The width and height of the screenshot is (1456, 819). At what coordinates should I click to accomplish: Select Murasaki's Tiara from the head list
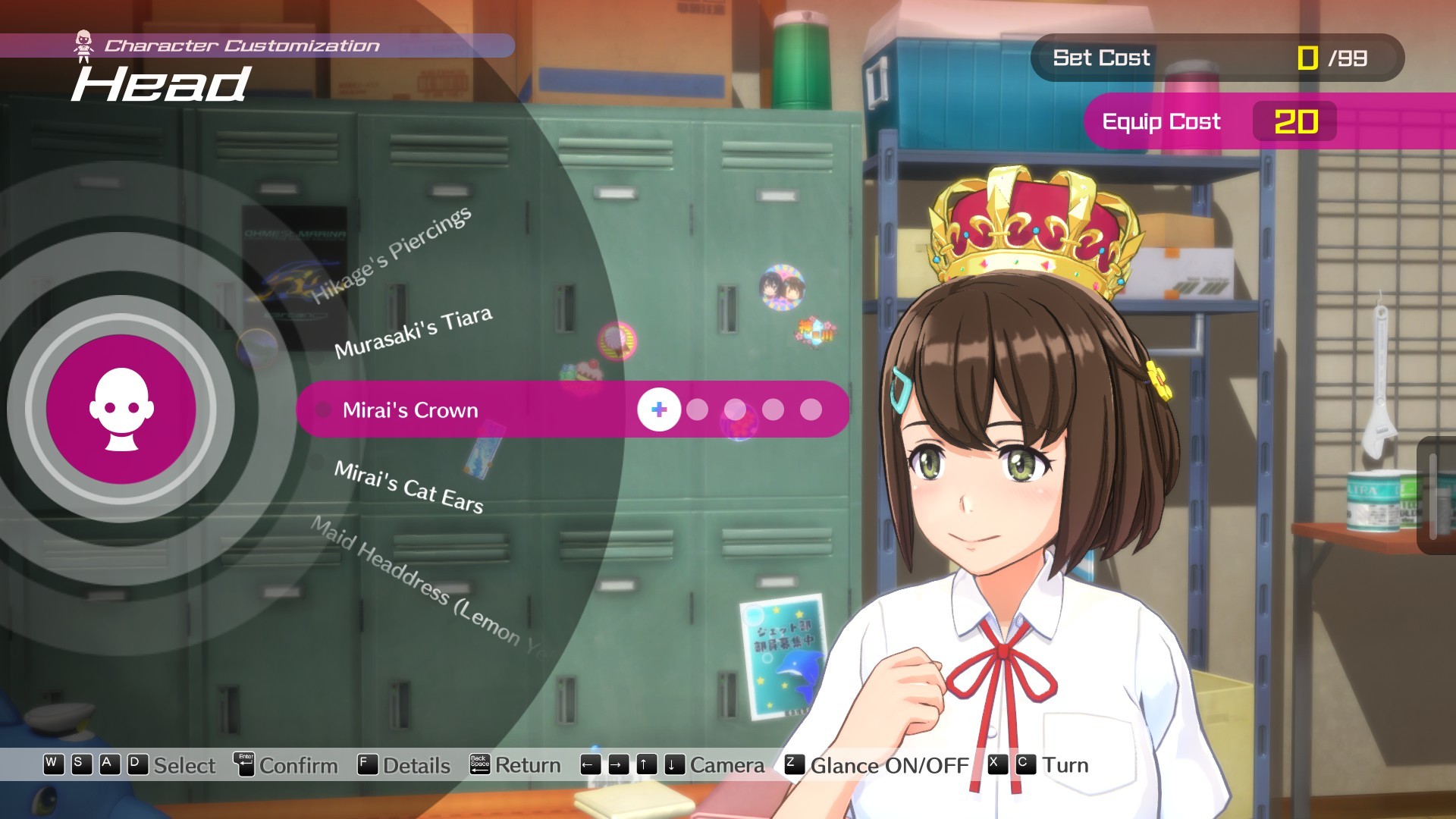click(415, 334)
